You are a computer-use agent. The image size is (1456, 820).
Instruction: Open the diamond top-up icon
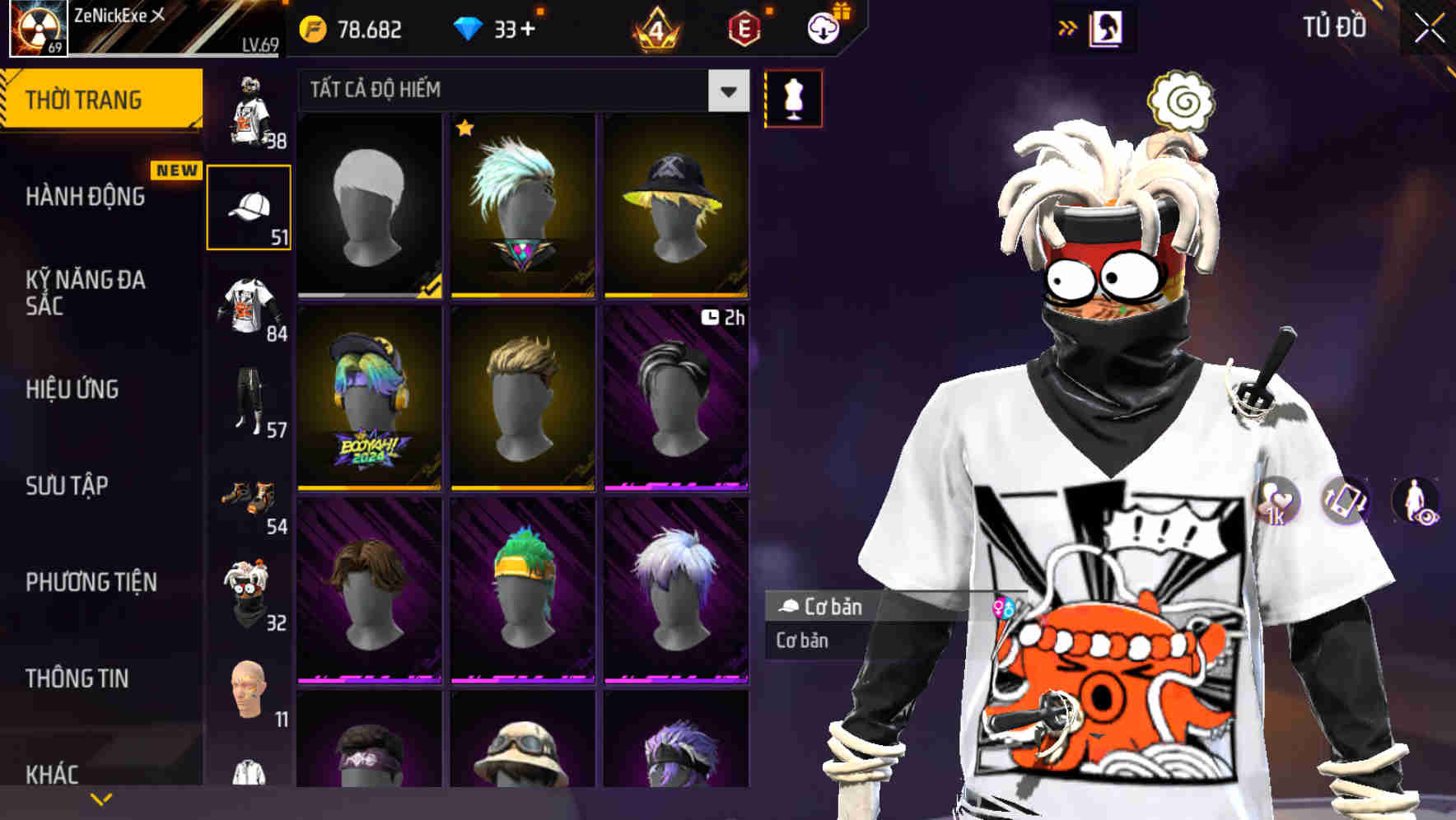[x=471, y=27]
